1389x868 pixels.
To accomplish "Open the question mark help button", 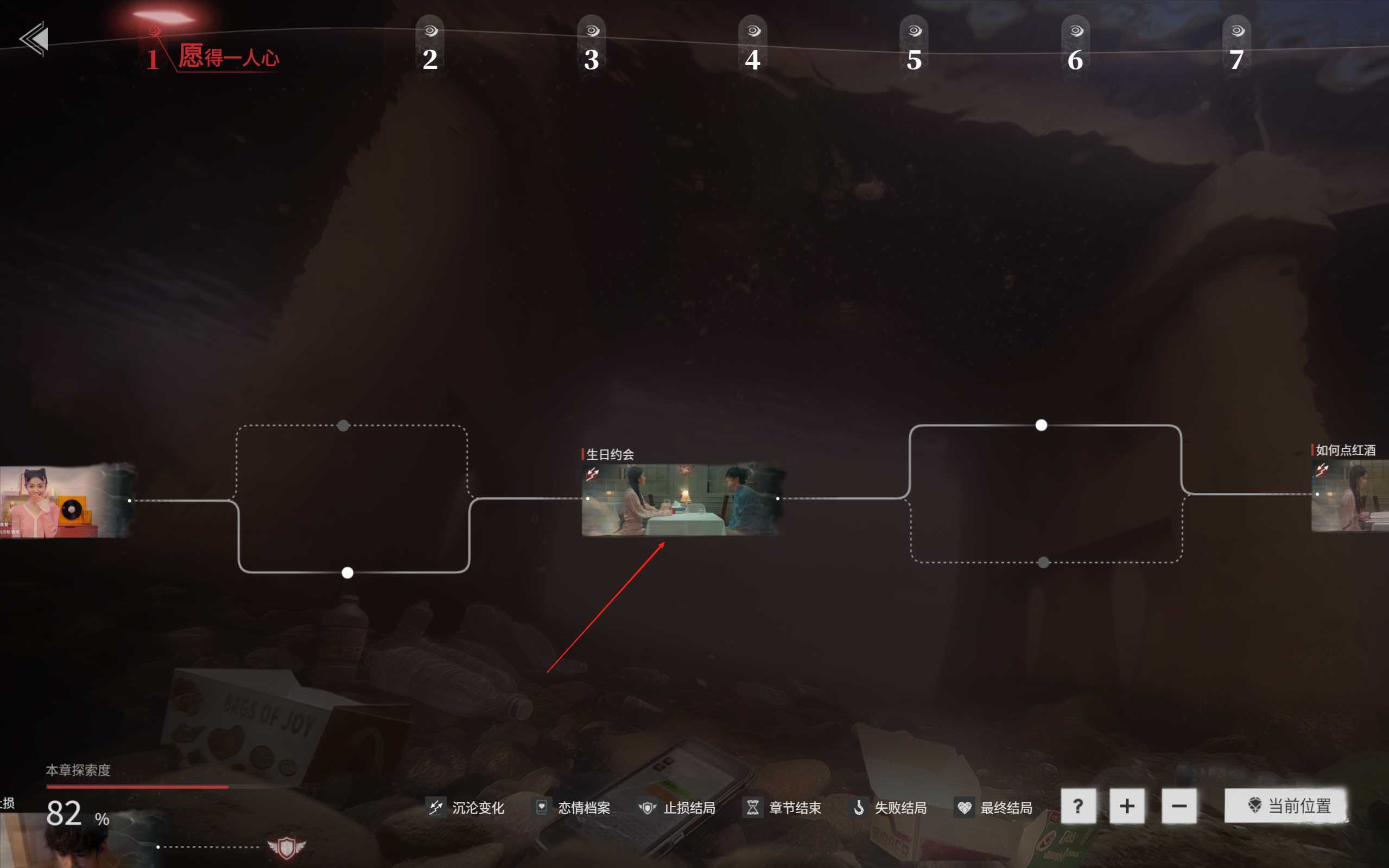I will coord(1078,807).
